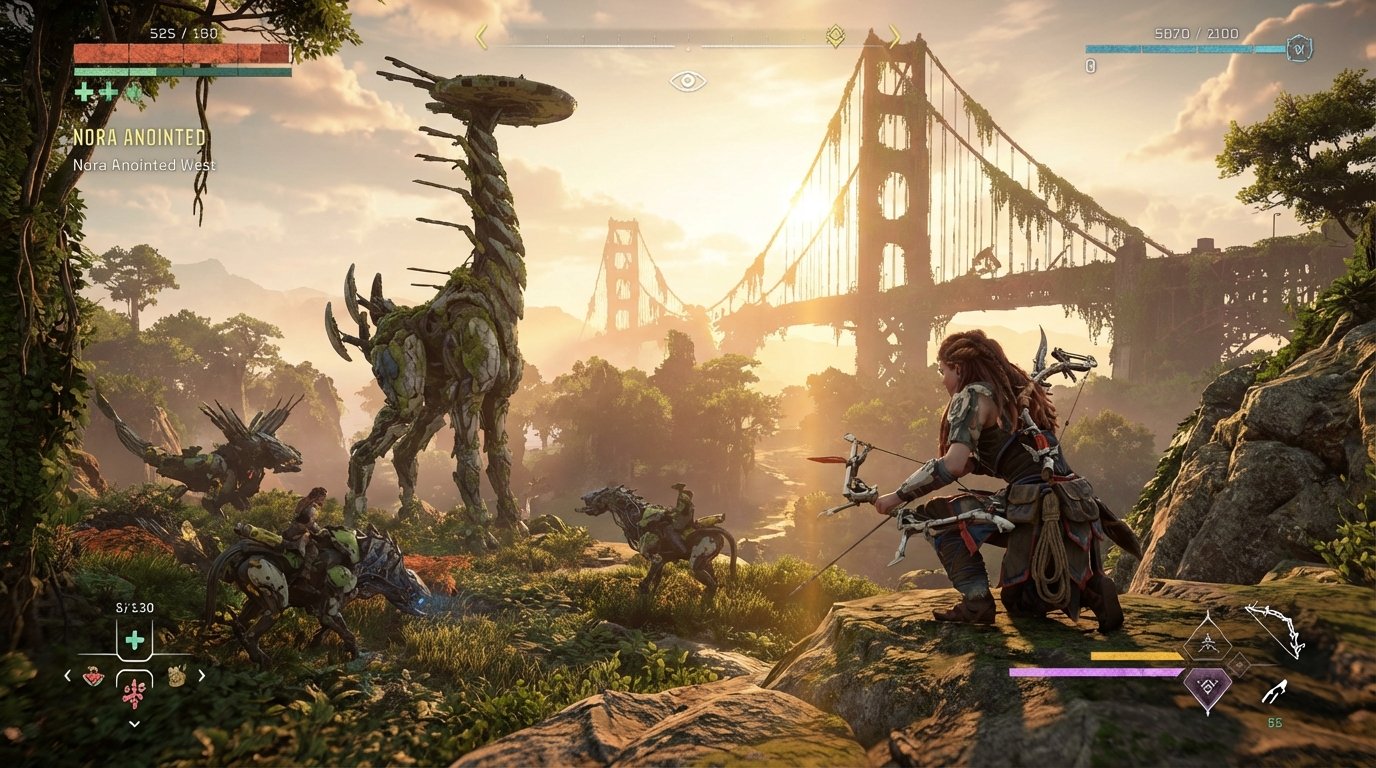Click the left compass chevron arrow
The height and width of the screenshot is (768, 1376).
pyautogui.click(x=480, y=38)
